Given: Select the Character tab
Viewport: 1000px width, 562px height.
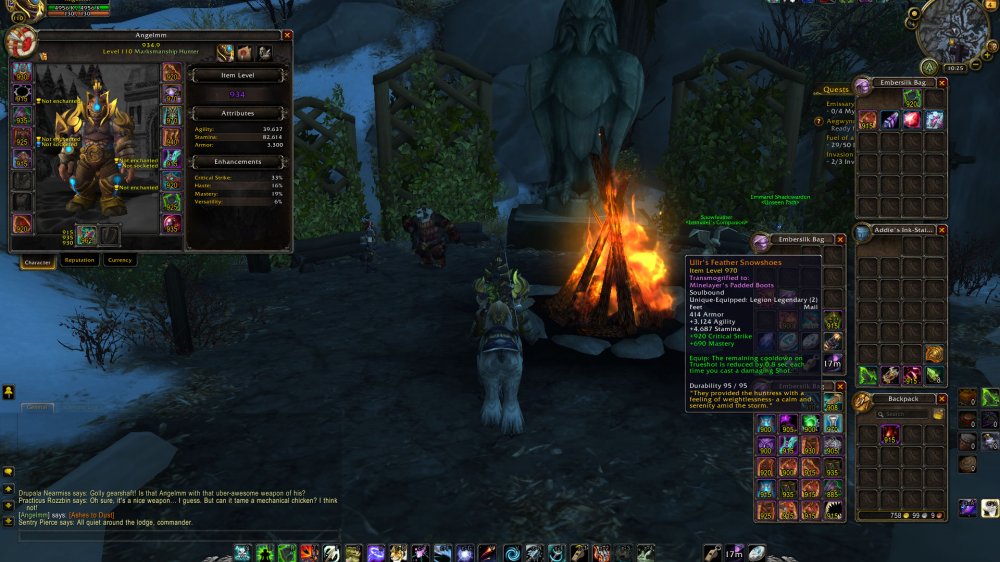Looking at the screenshot, I should (x=38, y=261).
